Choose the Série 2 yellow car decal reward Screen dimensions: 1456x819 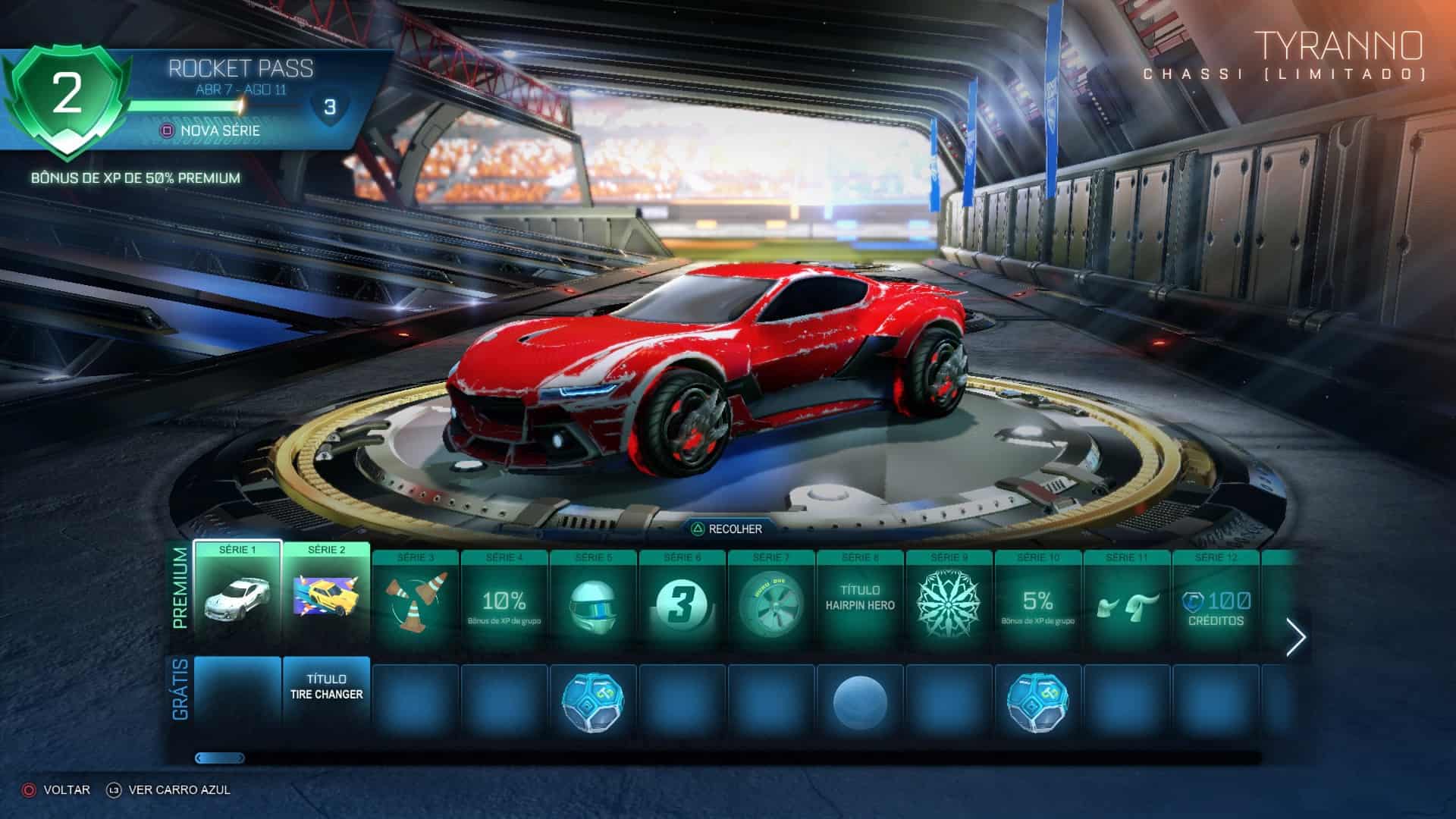tap(327, 591)
